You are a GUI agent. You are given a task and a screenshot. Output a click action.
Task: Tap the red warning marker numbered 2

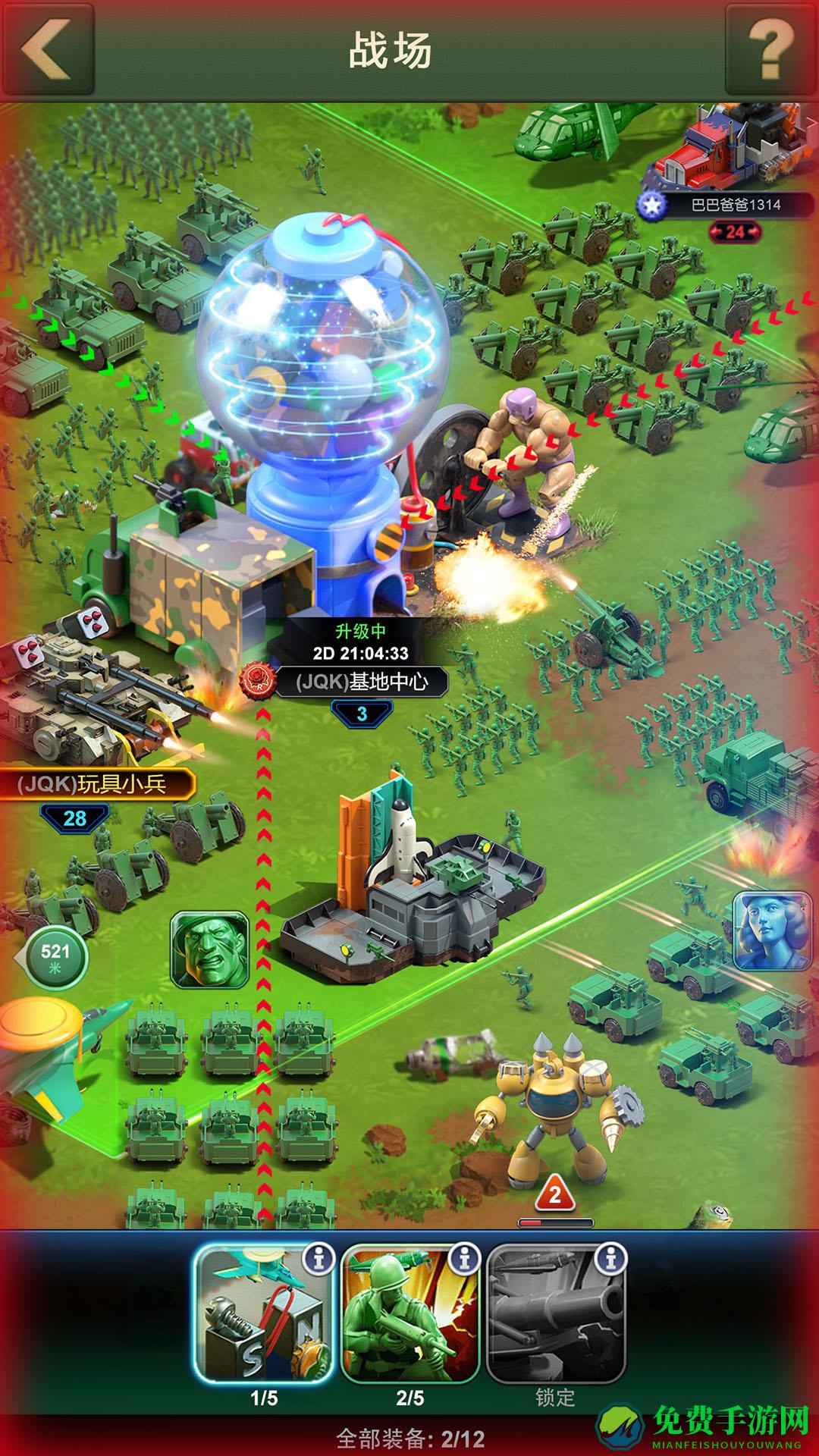pyautogui.click(x=555, y=1195)
